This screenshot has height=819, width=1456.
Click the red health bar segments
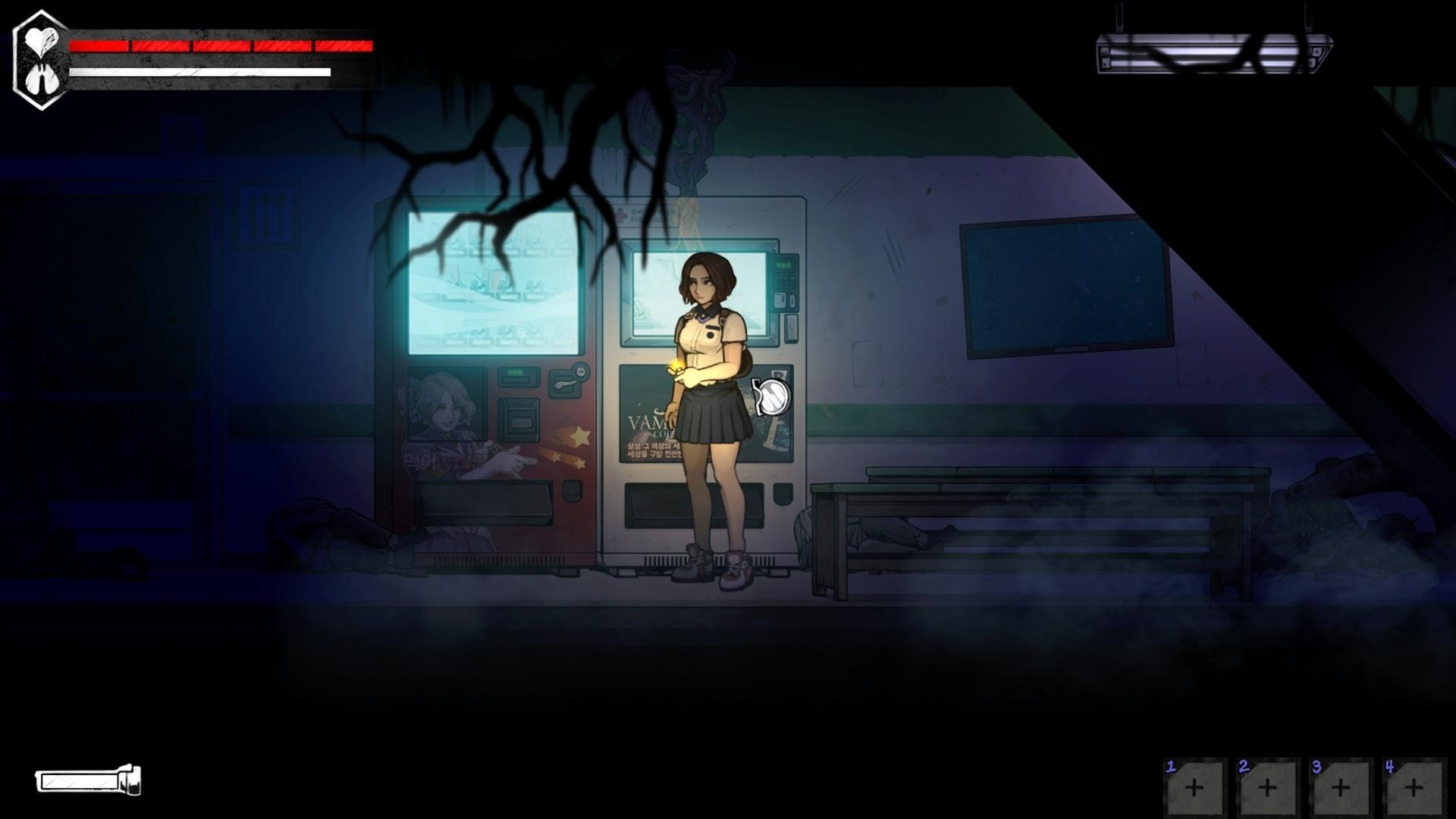(220, 47)
